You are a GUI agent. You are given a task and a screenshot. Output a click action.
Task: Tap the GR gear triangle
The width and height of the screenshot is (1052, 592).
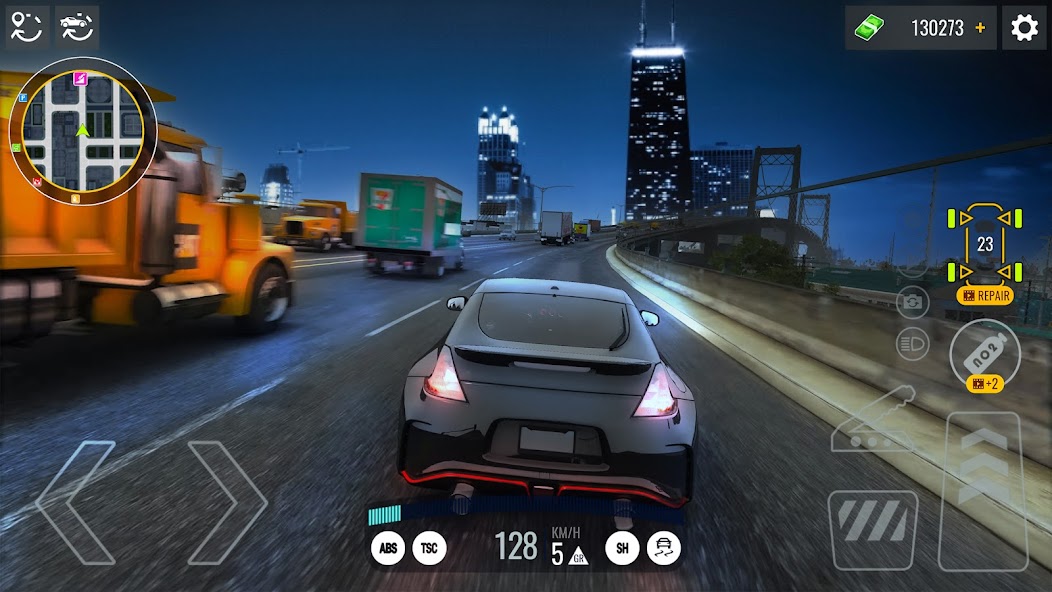[577, 556]
